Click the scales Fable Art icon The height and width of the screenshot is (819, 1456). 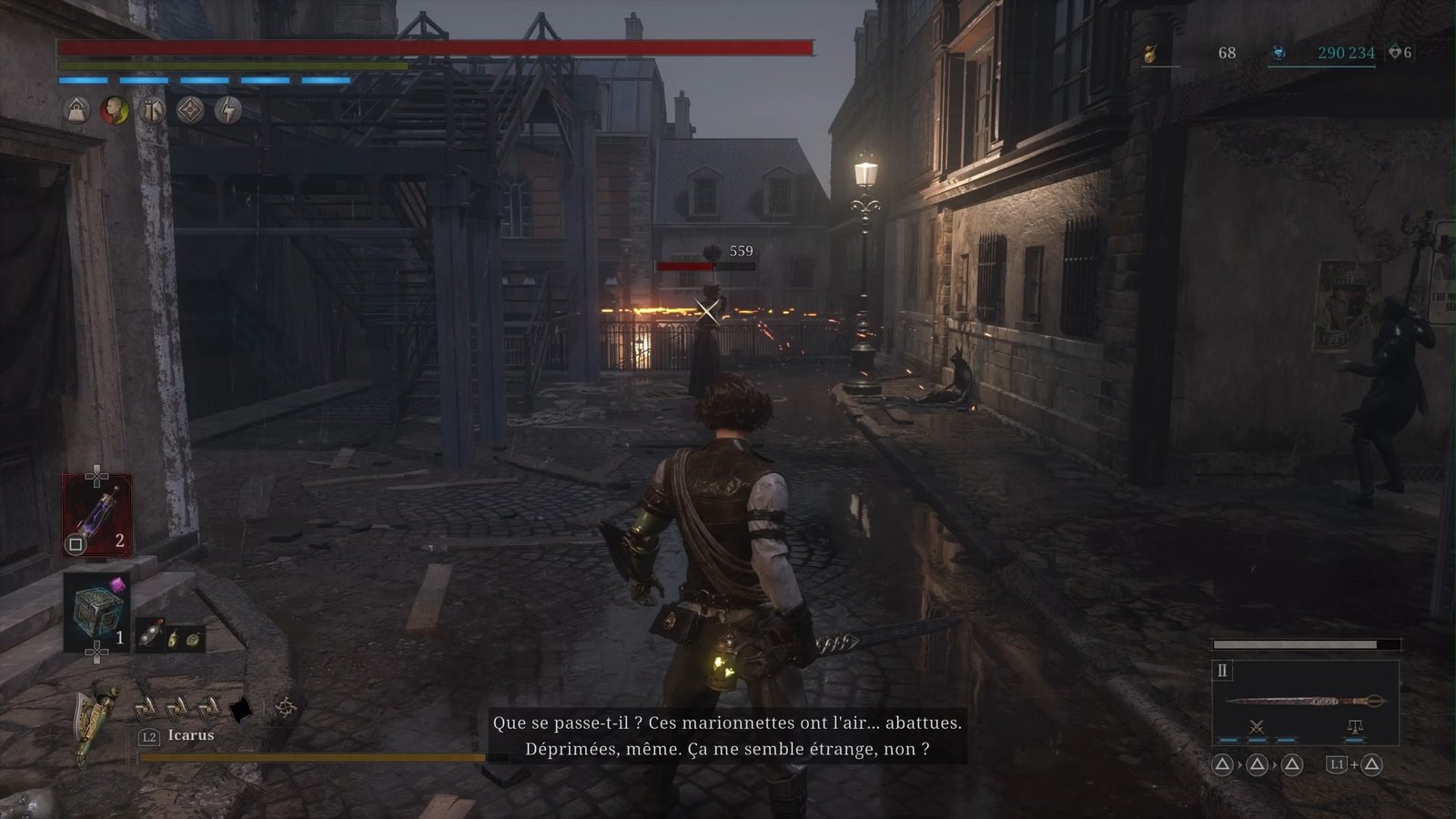1354,726
